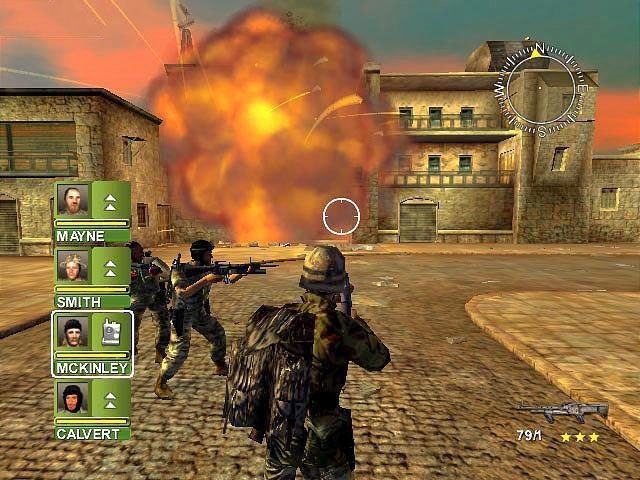Click the arrows icon beside Calvert
640x480 pixels.
tap(110, 398)
